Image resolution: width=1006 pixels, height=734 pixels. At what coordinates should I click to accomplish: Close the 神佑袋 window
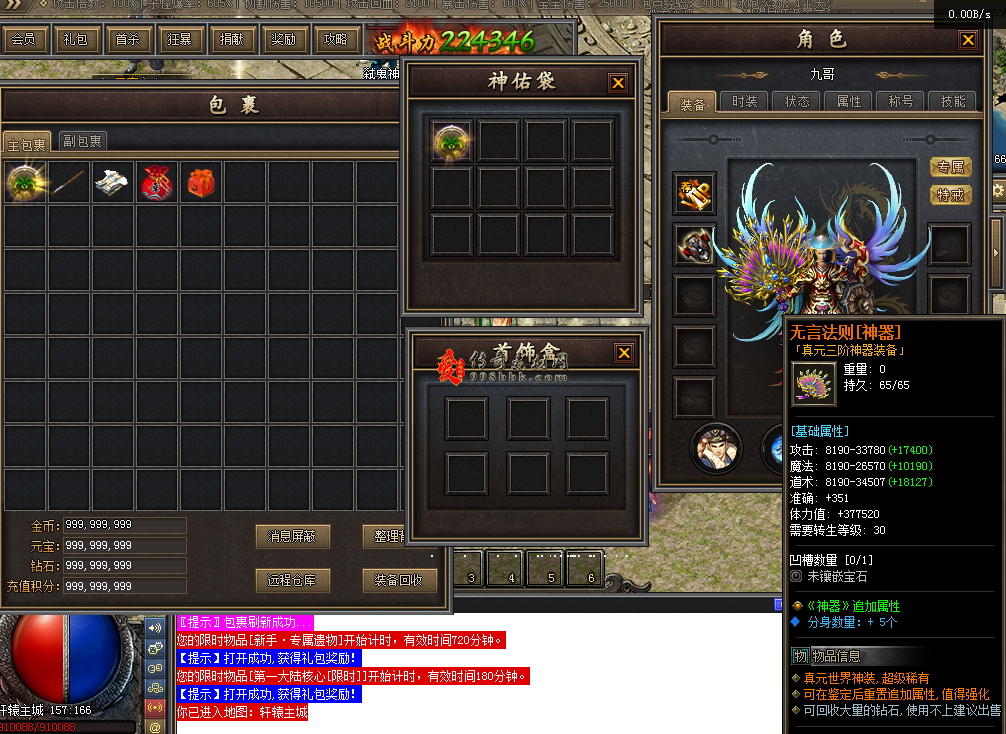click(x=618, y=83)
